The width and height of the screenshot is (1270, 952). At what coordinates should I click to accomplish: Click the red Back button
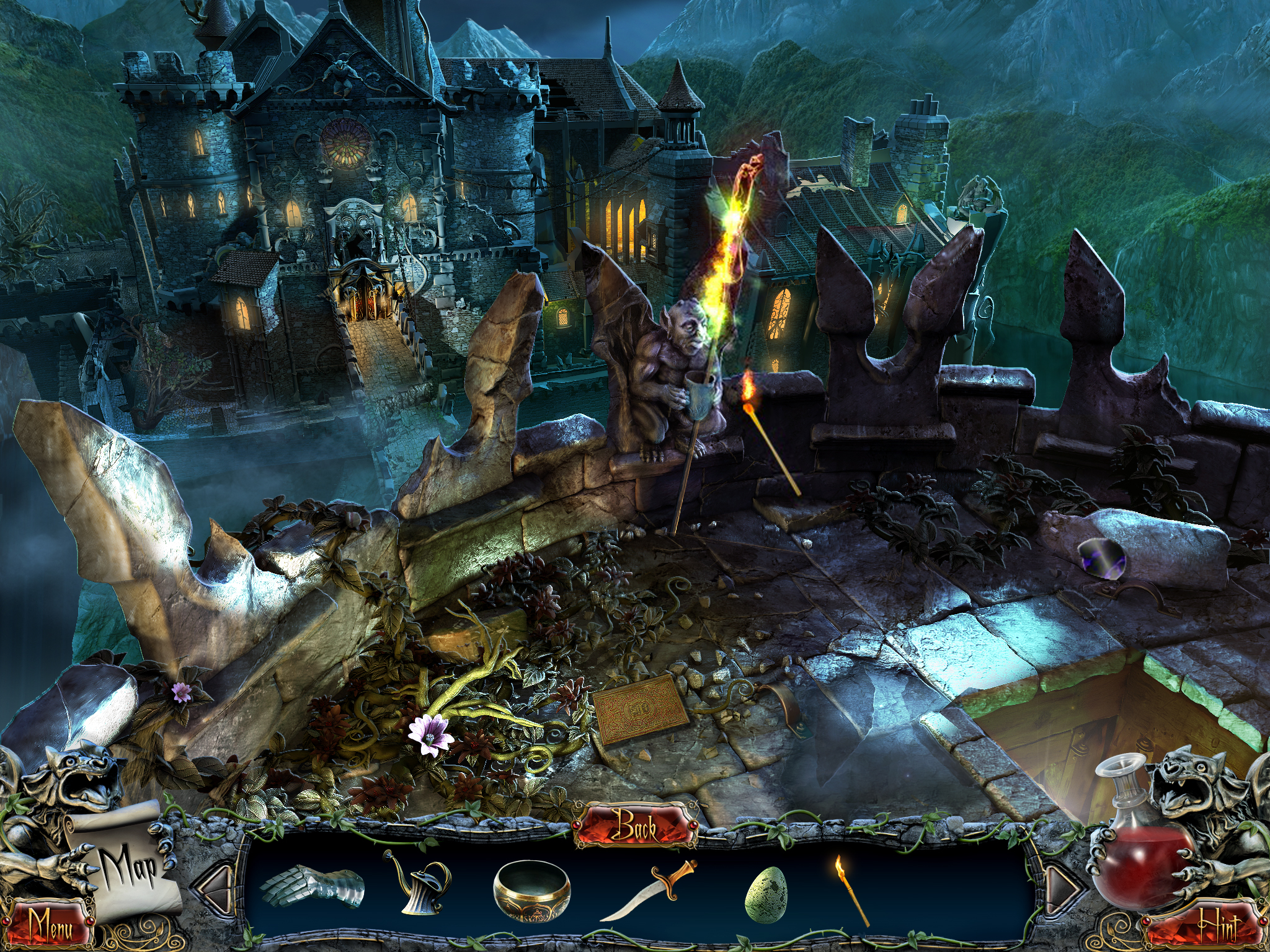click(636, 826)
